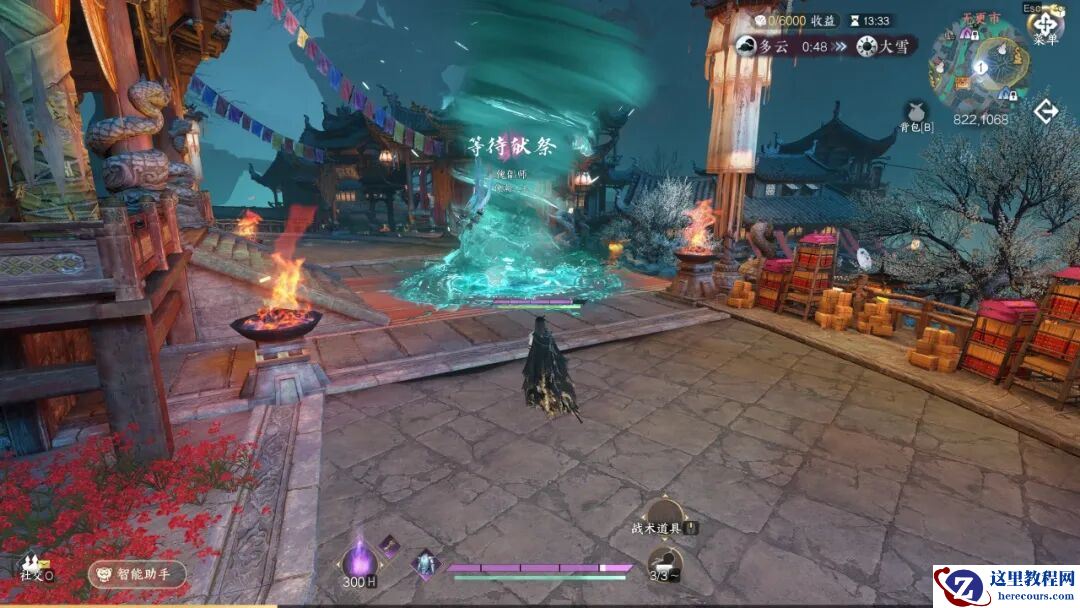This screenshot has height=608, width=1080.
Task: Click the 大雪 upcoming weather indicator
Action: (x=884, y=46)
